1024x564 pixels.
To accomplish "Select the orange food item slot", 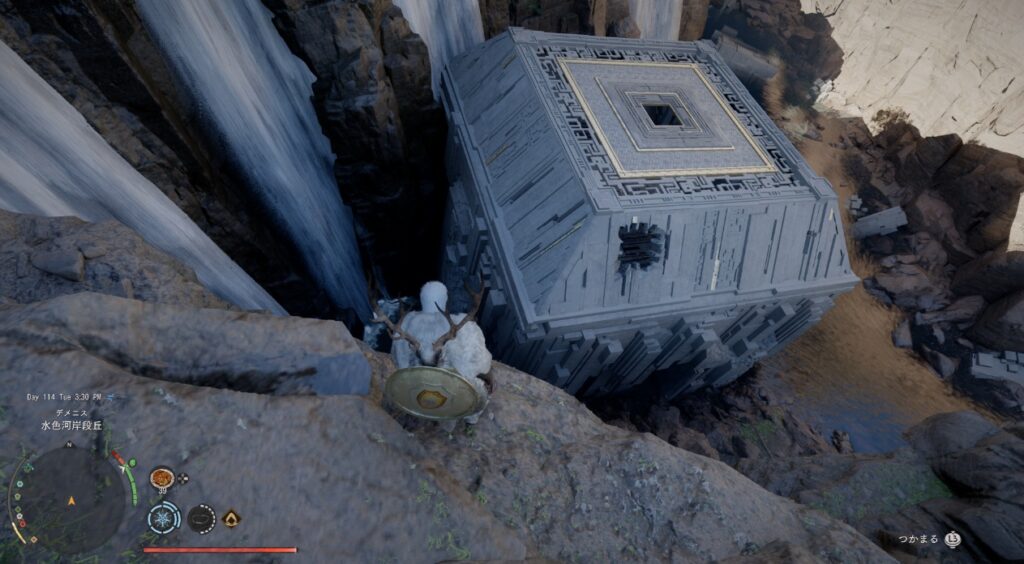I will click(160, 478).
